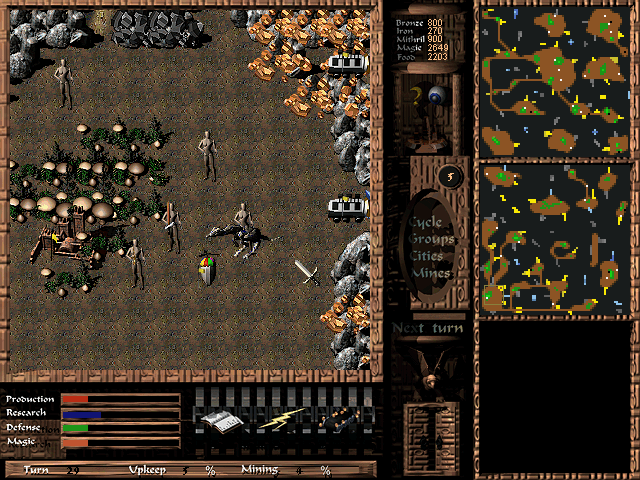The image size is (640, 480).
Task: Adjust the Defense slider bar
Action: coord(120,427)
